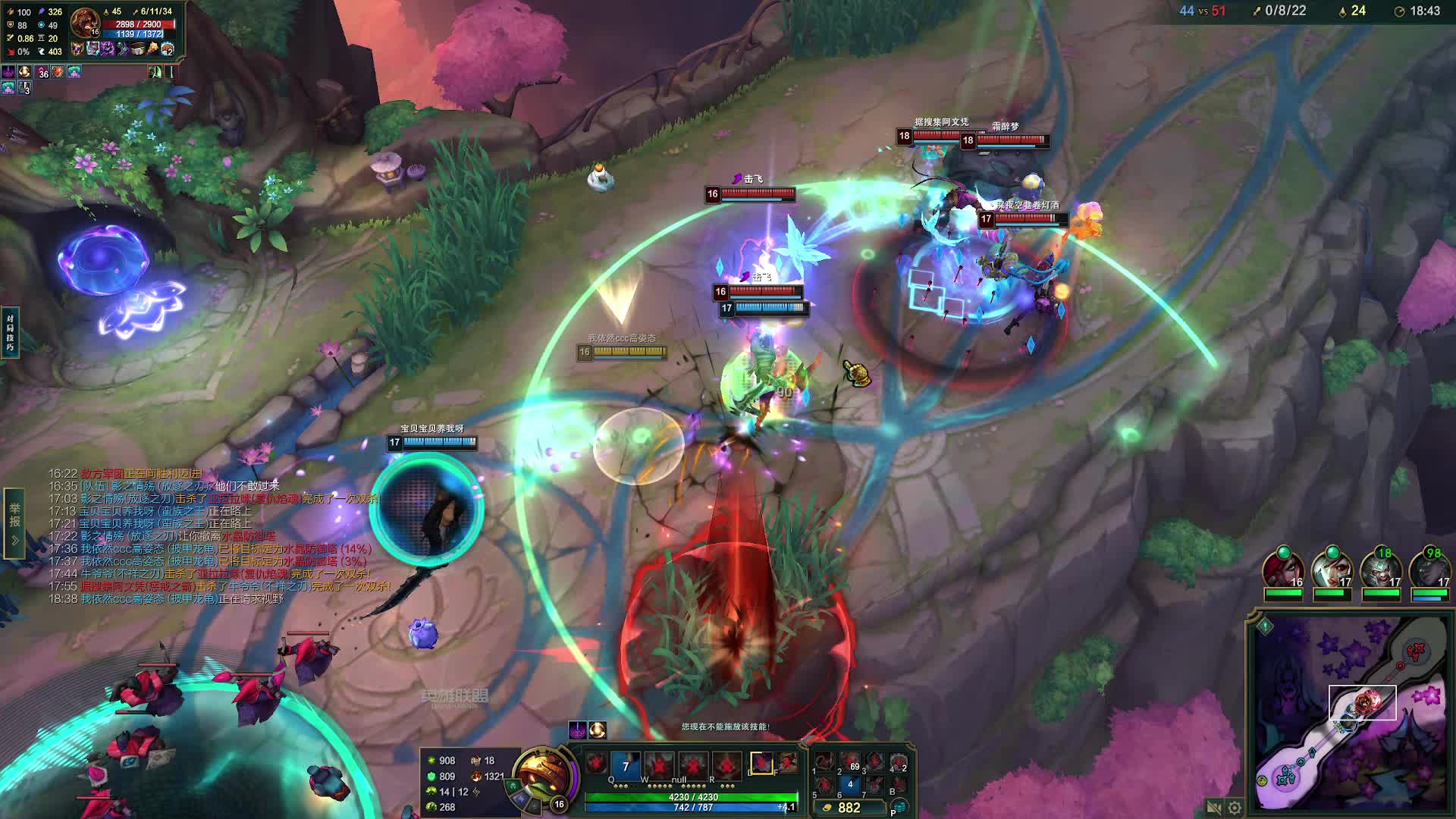1456x819 pixels.
Task: Click the buff icon showing stack count 36
Action: click(42, 72)
